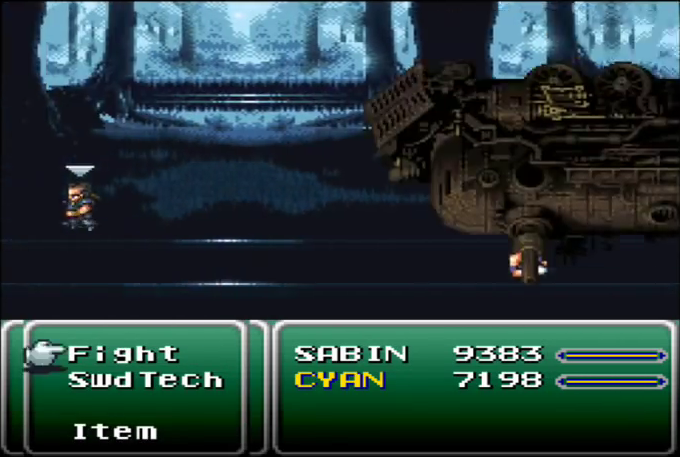Select the SwdTech command
The width and height of the screenshot is (680, 457).
click(145, 380)
